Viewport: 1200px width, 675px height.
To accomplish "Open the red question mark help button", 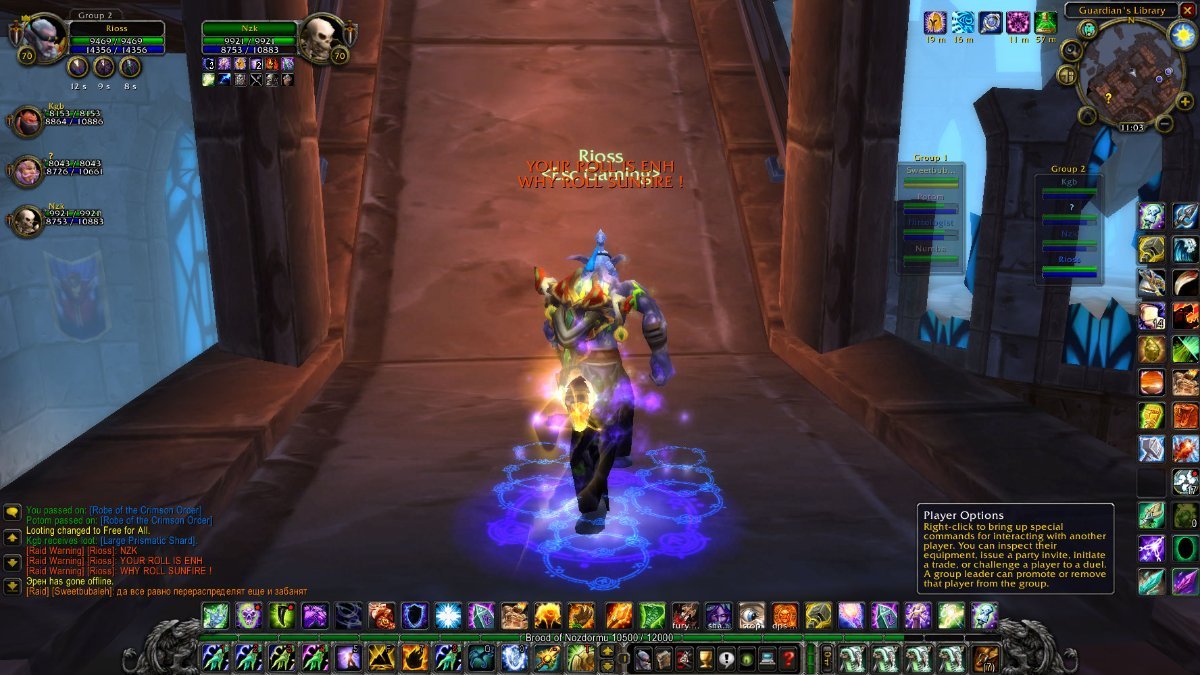I will pos(789,659).
